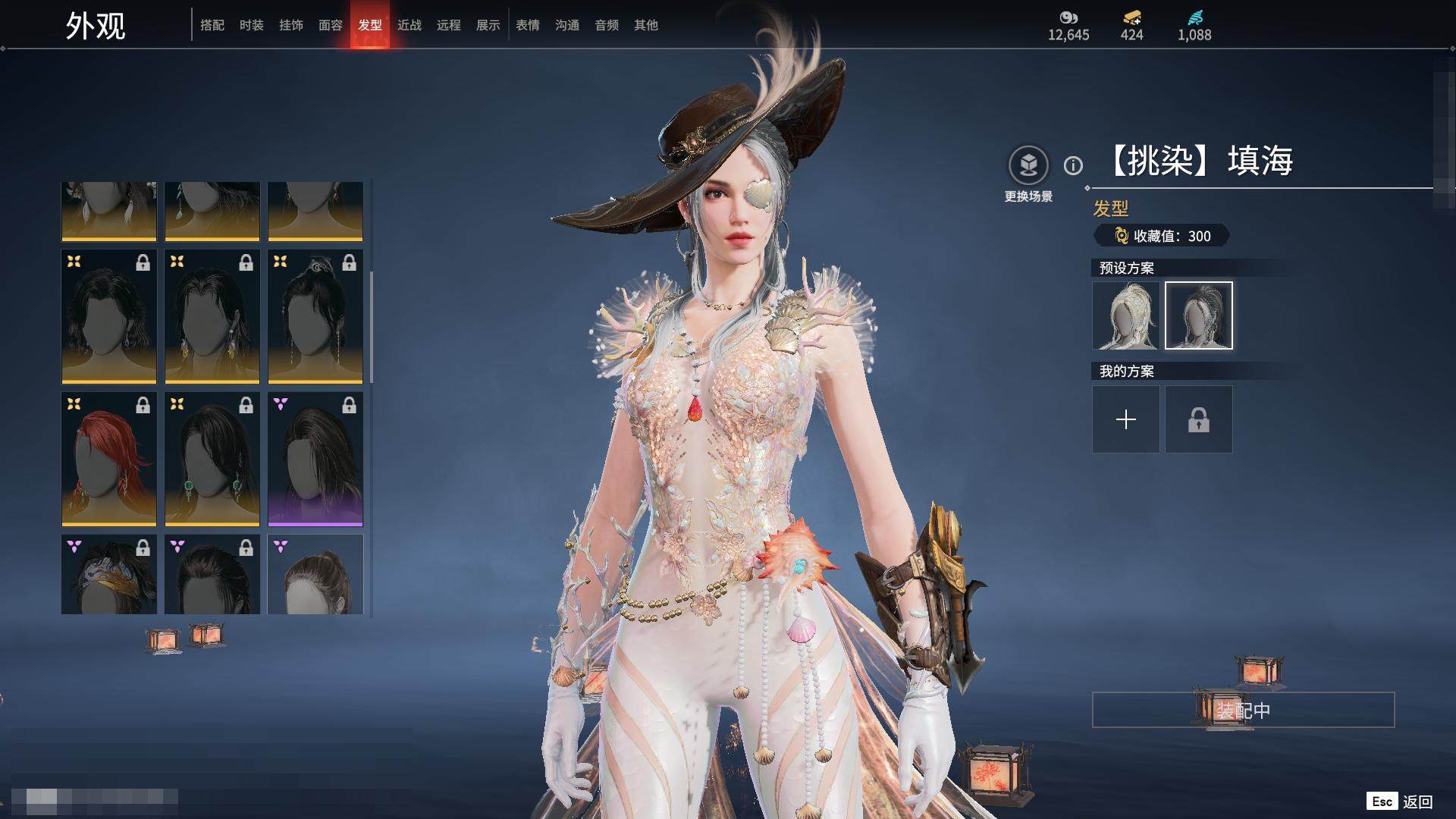Show the 展示 tab
This screenshot has height=819, width=1456.
[488, 25]
